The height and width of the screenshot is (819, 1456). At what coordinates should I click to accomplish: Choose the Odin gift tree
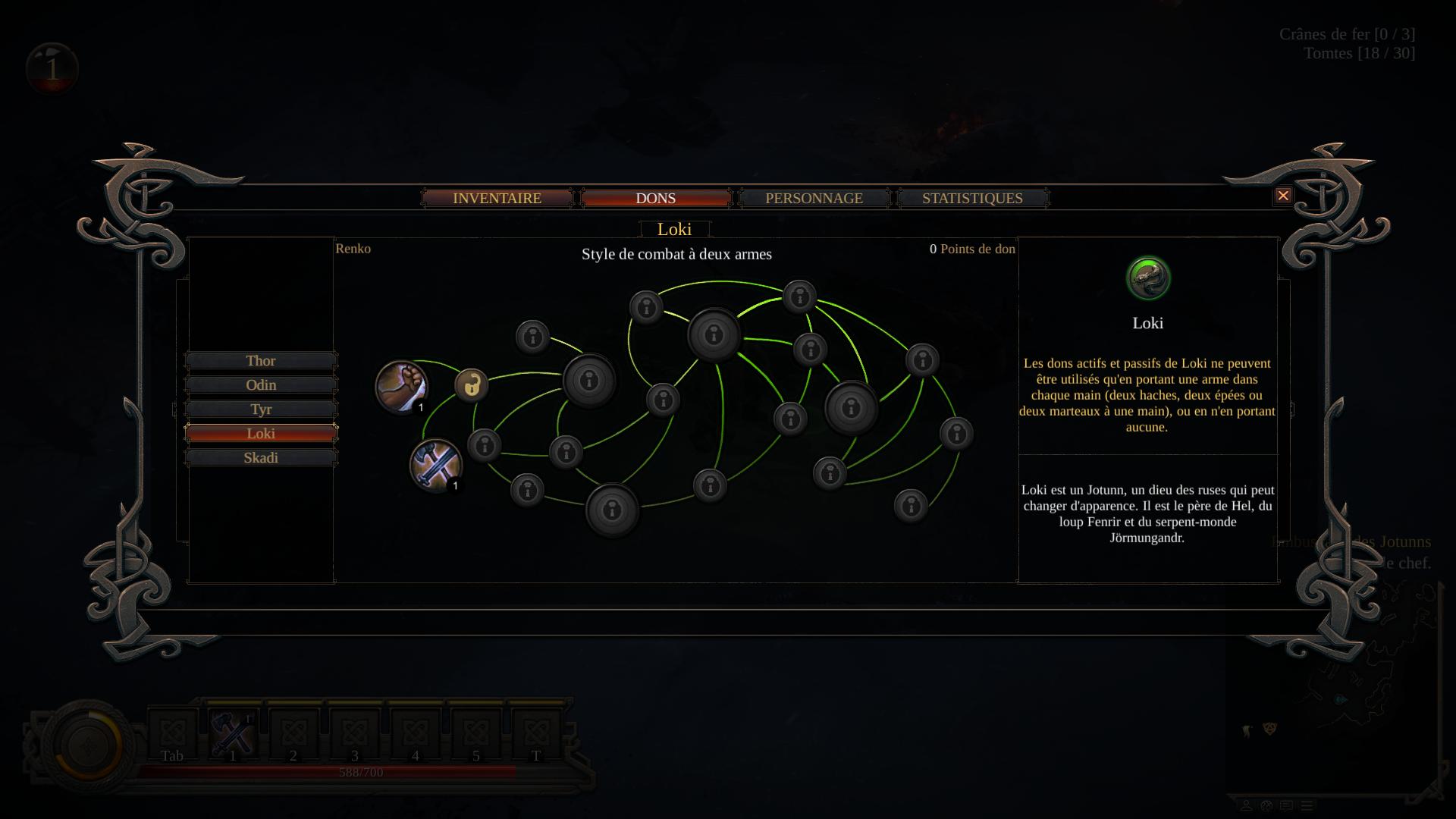pyautogui.click(x=260, y=384)
